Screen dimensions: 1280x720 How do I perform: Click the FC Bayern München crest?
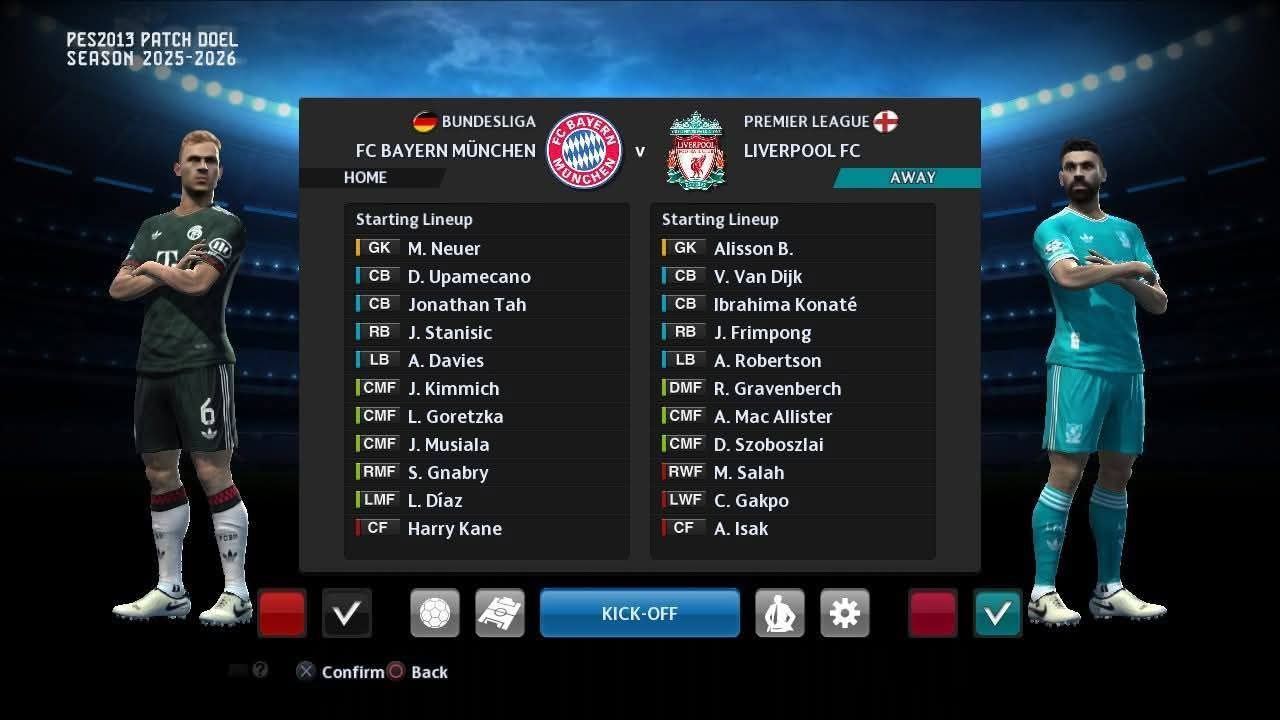coord(585,150)
